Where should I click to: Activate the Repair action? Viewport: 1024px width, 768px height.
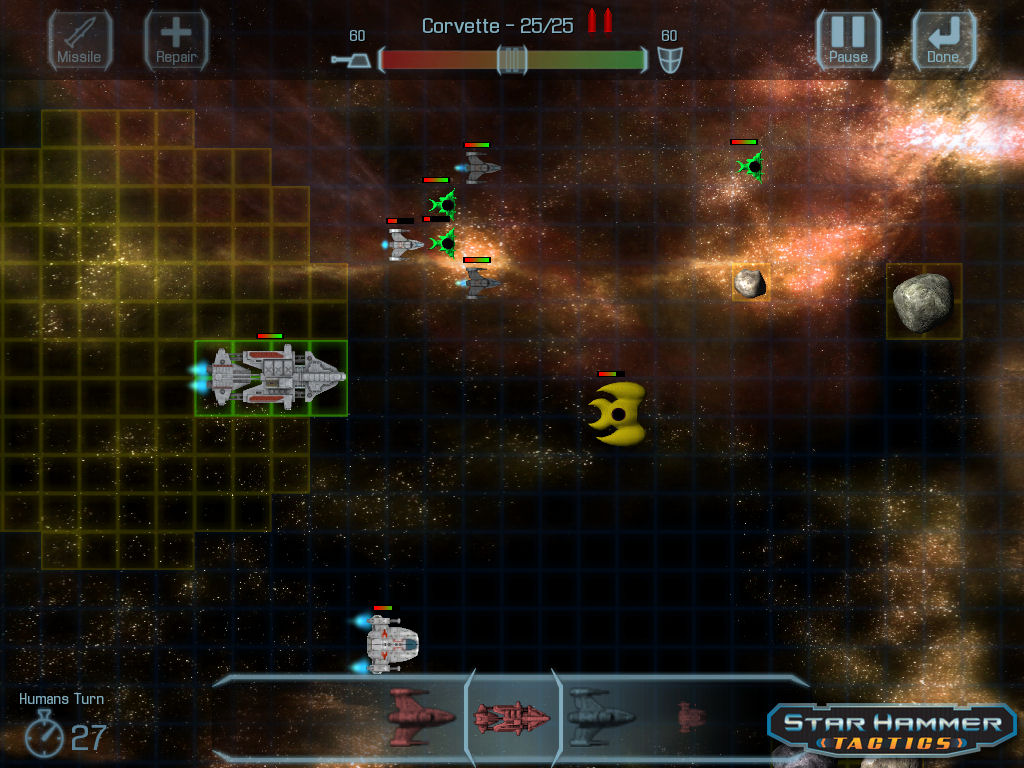coord(176,41)
